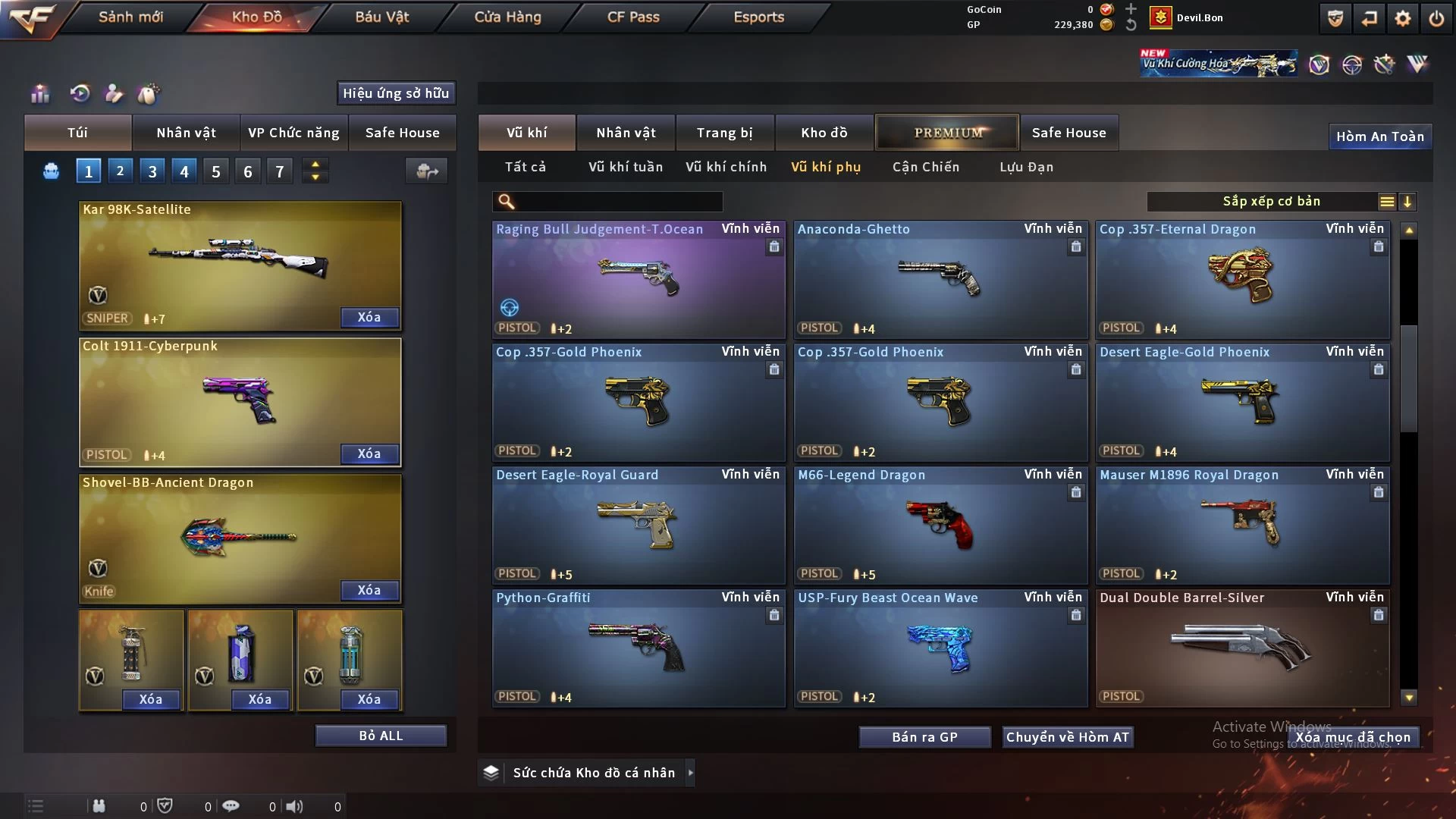Show Vũ khí chính primary weapons
Viewport: 1456px width, 819px height.
[726, 167]
